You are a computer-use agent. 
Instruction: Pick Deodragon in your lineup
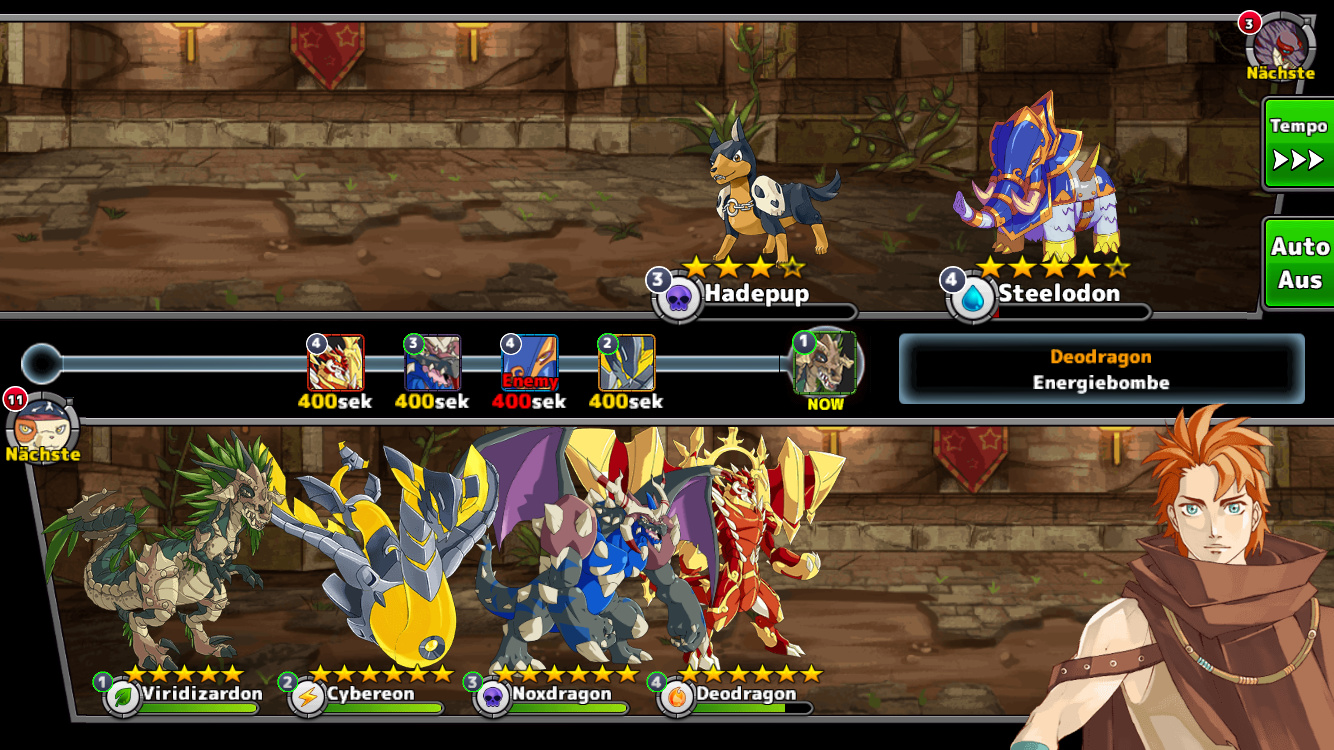(x=745, y=694)
